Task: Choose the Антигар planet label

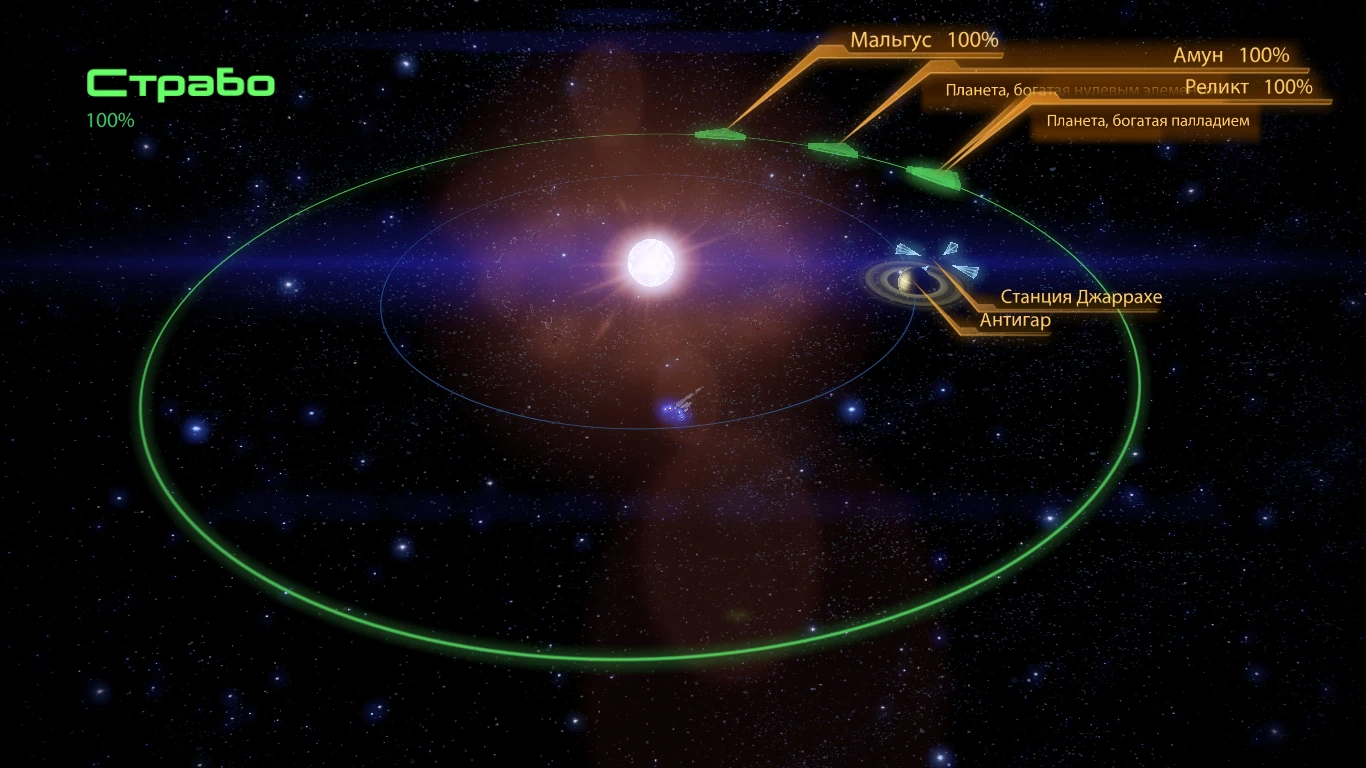Action: (1015, 320)
